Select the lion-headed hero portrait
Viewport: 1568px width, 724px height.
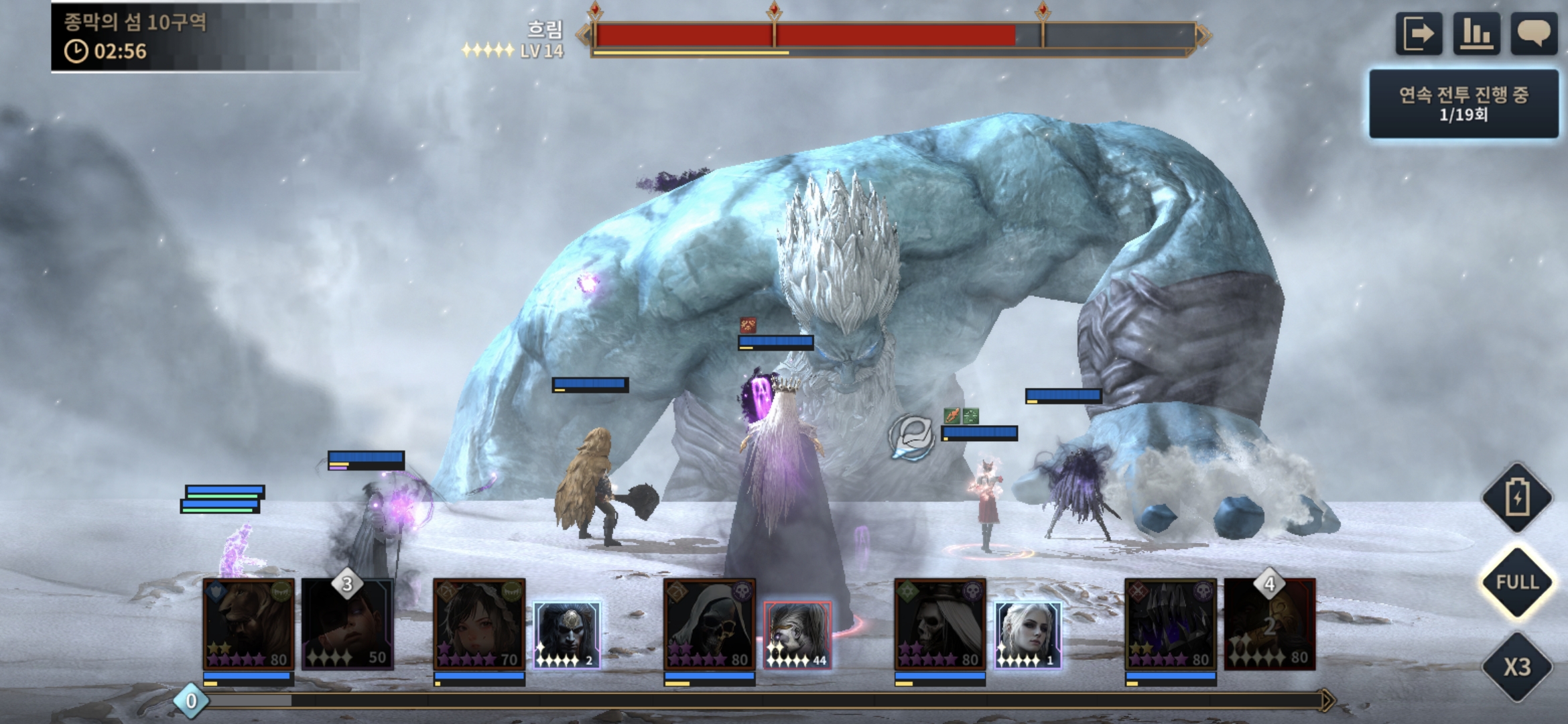point(249,624)
